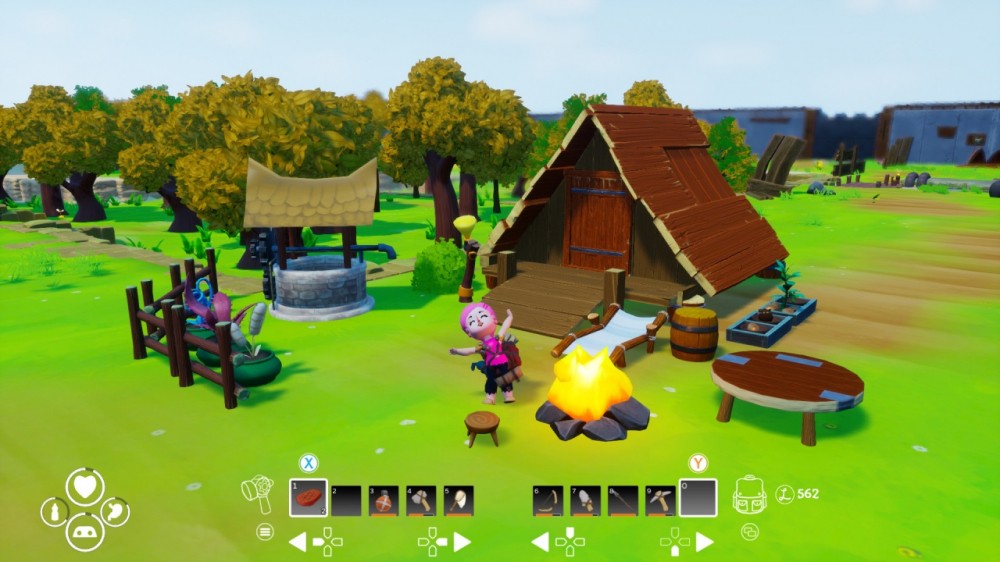Equip the bow from the hotbar
1000x562 pixels.
click(547, 500)
